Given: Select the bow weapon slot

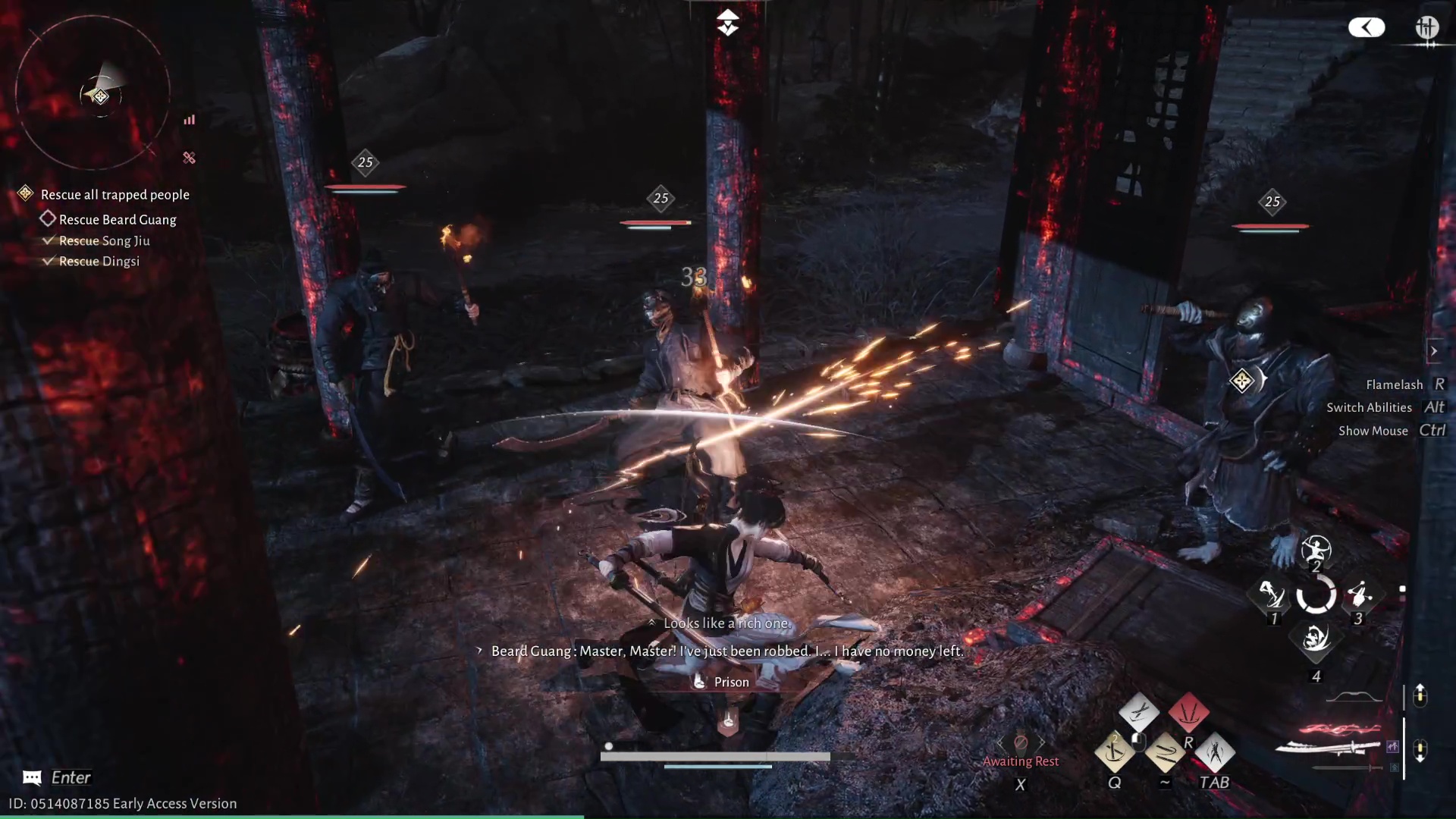Looking at the screenshot, I should pyautogui.click(x=1355, y=697).
